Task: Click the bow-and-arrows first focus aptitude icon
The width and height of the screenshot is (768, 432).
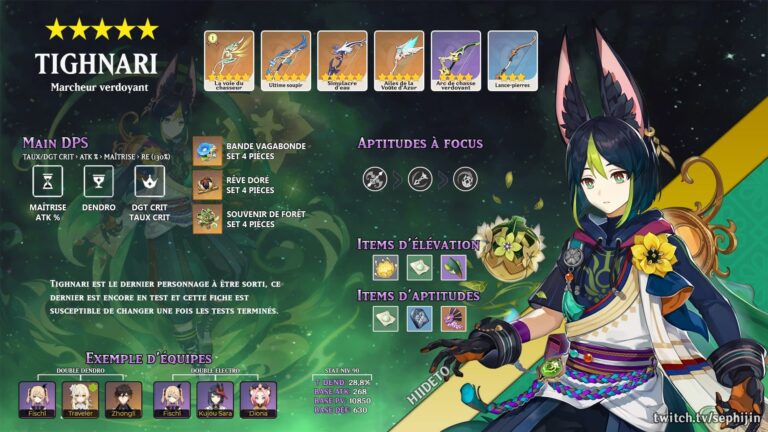Action: coord(376,179)
